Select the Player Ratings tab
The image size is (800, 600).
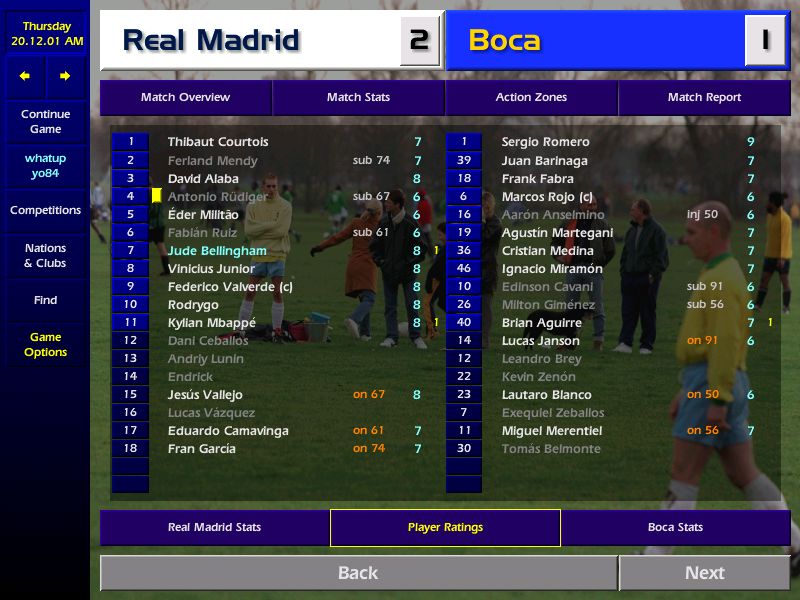[x=445, y=527]
